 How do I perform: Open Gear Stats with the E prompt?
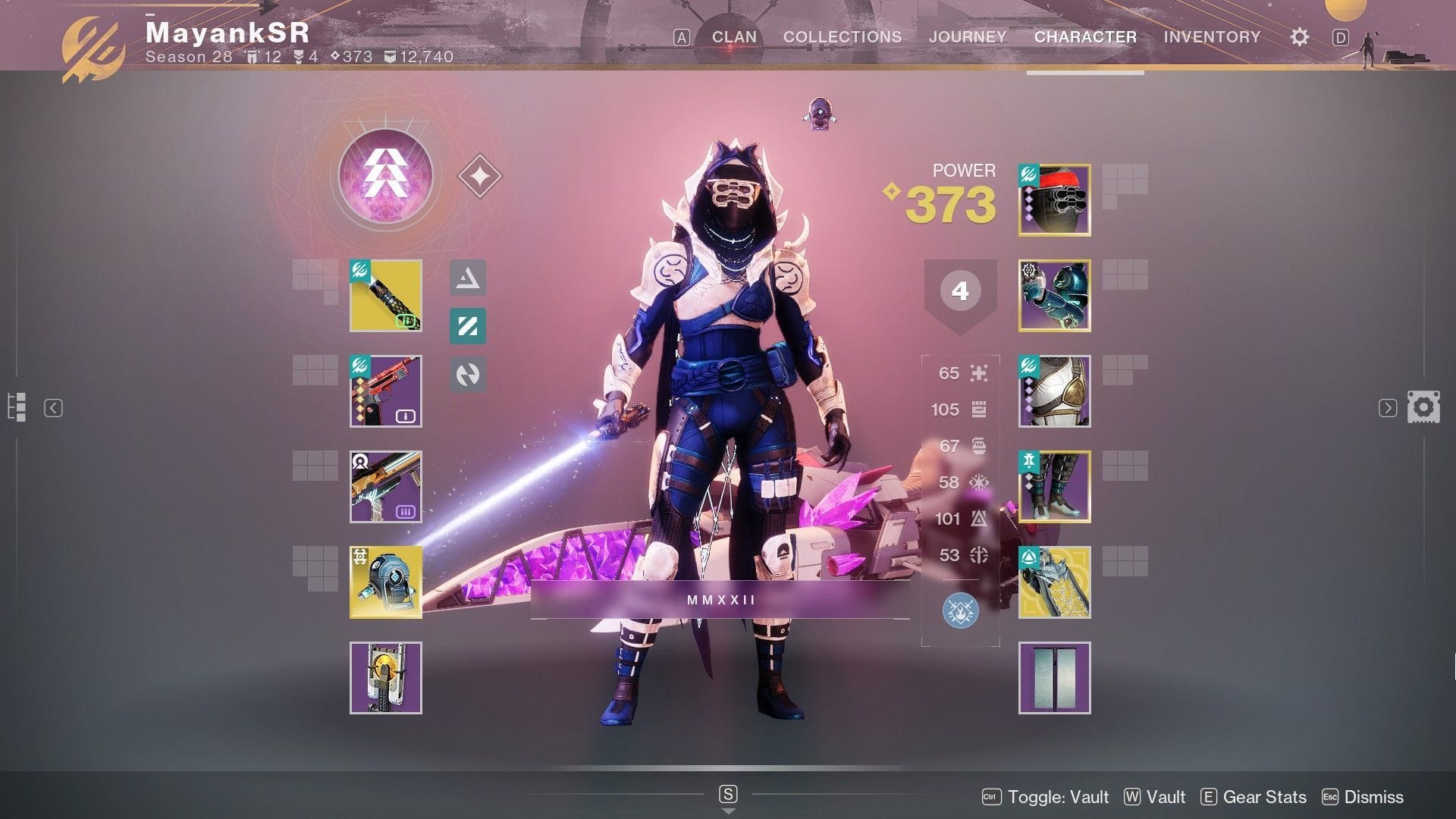(x=1254, y=797)
